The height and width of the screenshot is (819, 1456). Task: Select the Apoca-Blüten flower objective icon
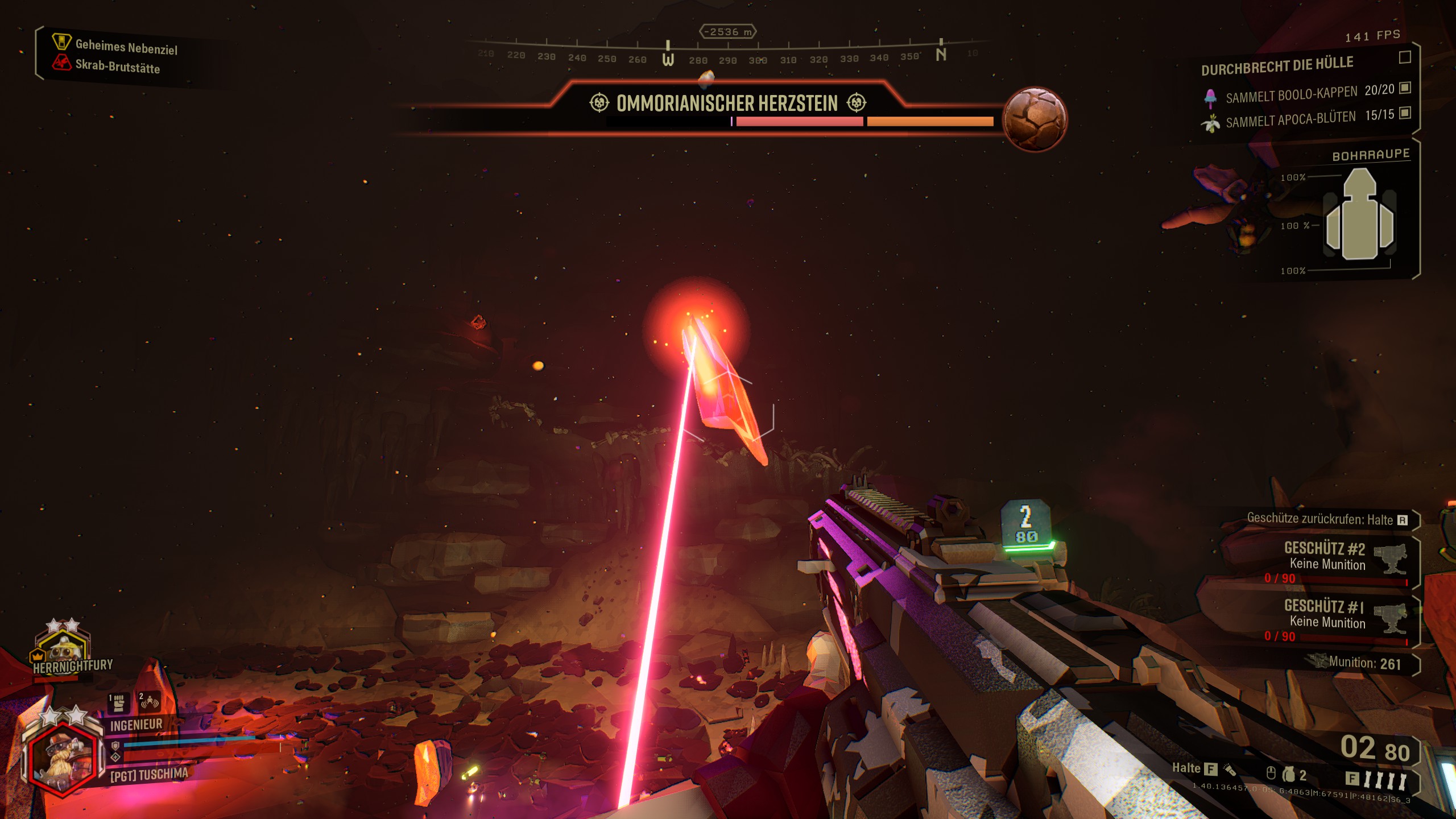tap(1210, 123)
